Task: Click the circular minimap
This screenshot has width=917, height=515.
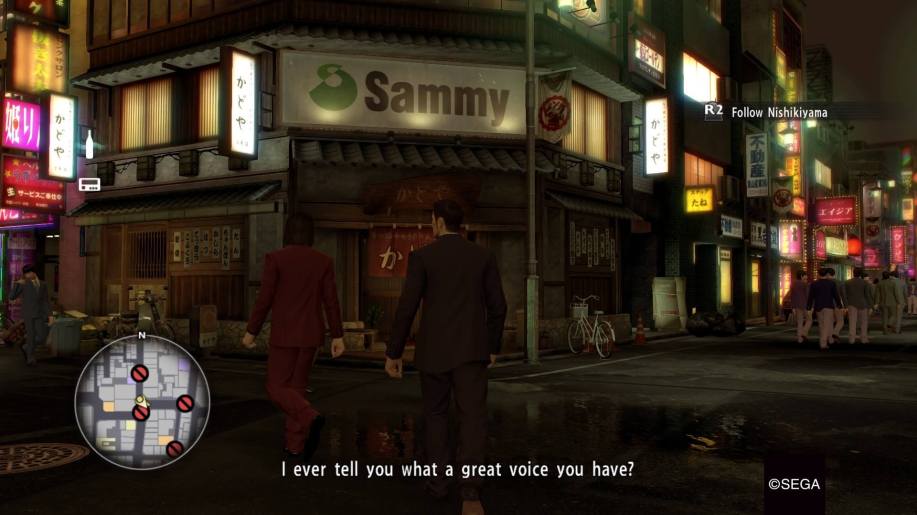Action: 141,402
